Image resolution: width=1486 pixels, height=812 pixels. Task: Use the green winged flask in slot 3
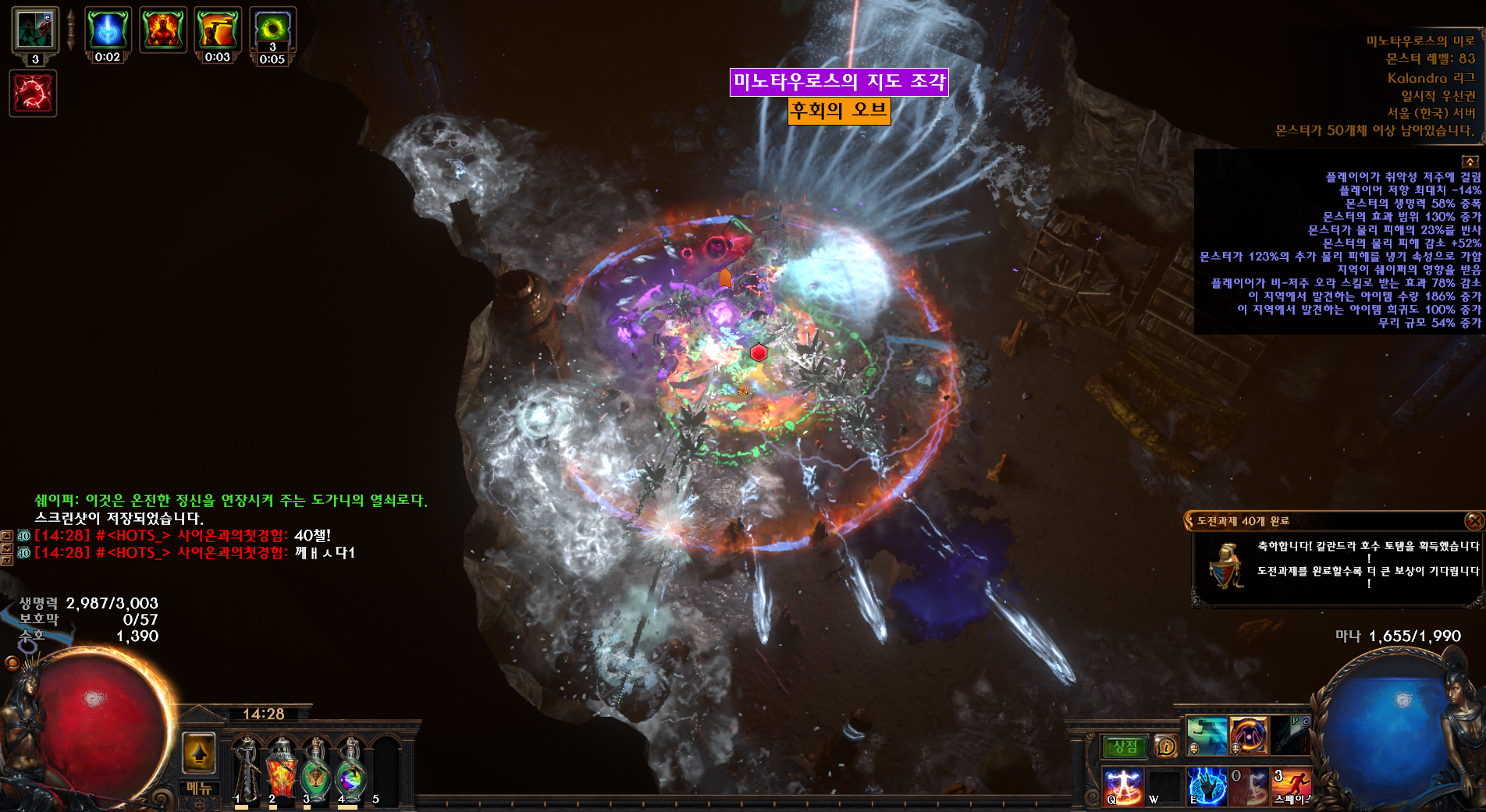pos(315,768)
